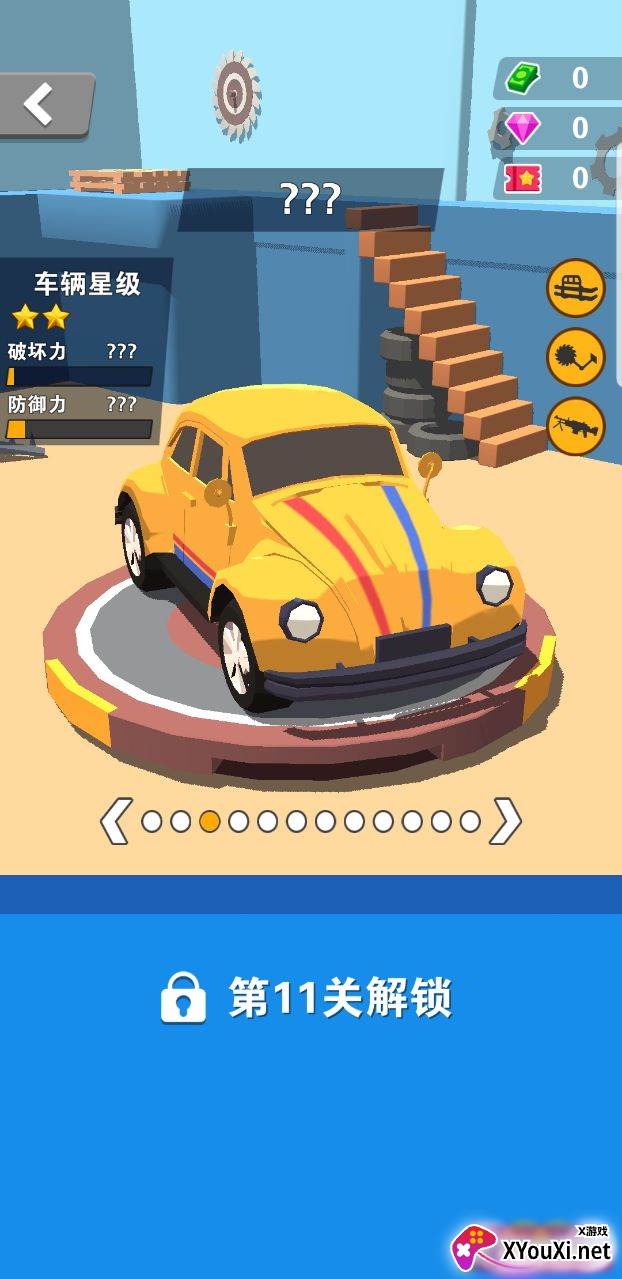This screenshot has height=1279, width=622.
Task: Select the highlighted orange page dot
Action: click(x=210, y=821)
